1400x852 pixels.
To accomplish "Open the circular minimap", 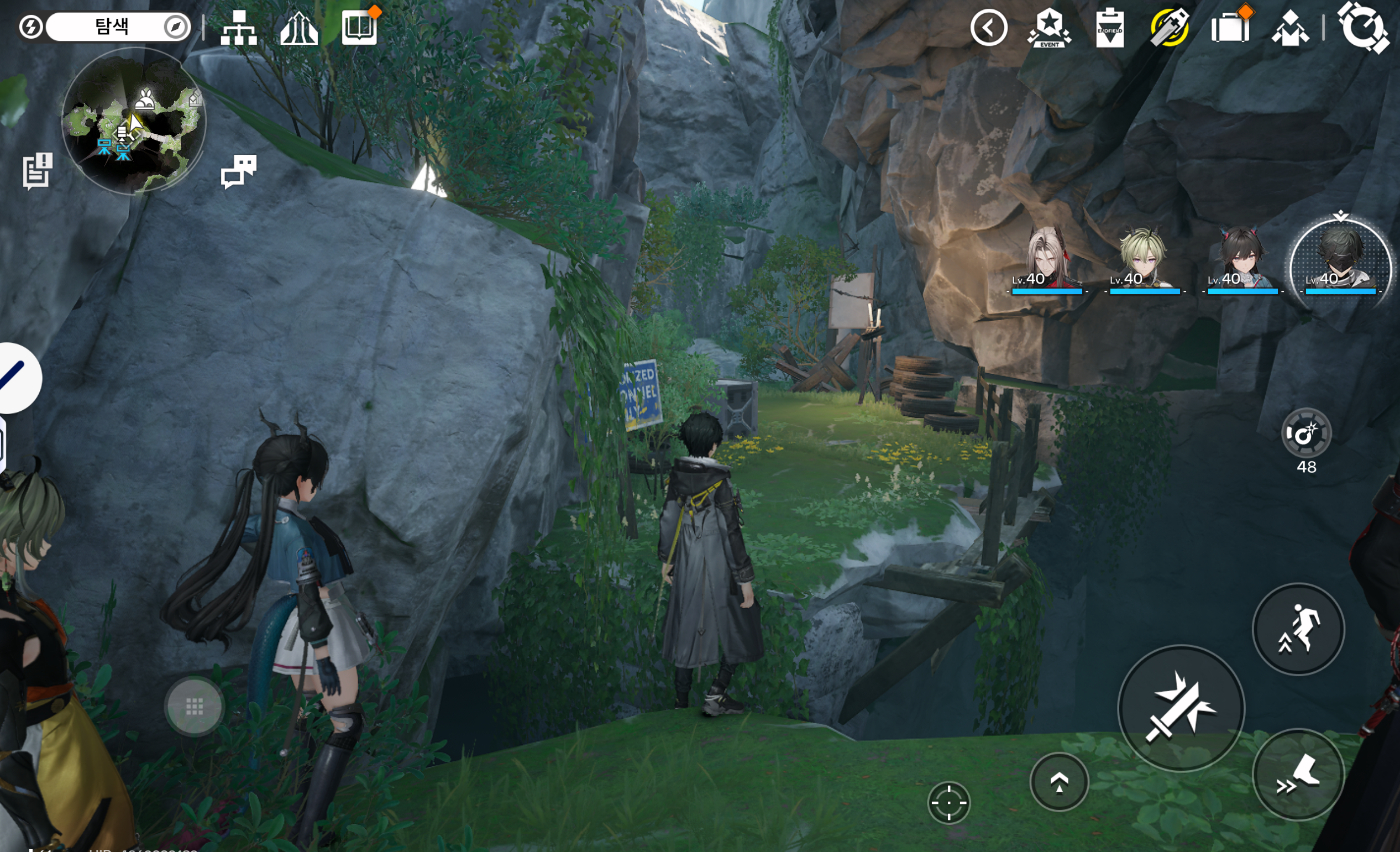I will coord(134,121).
